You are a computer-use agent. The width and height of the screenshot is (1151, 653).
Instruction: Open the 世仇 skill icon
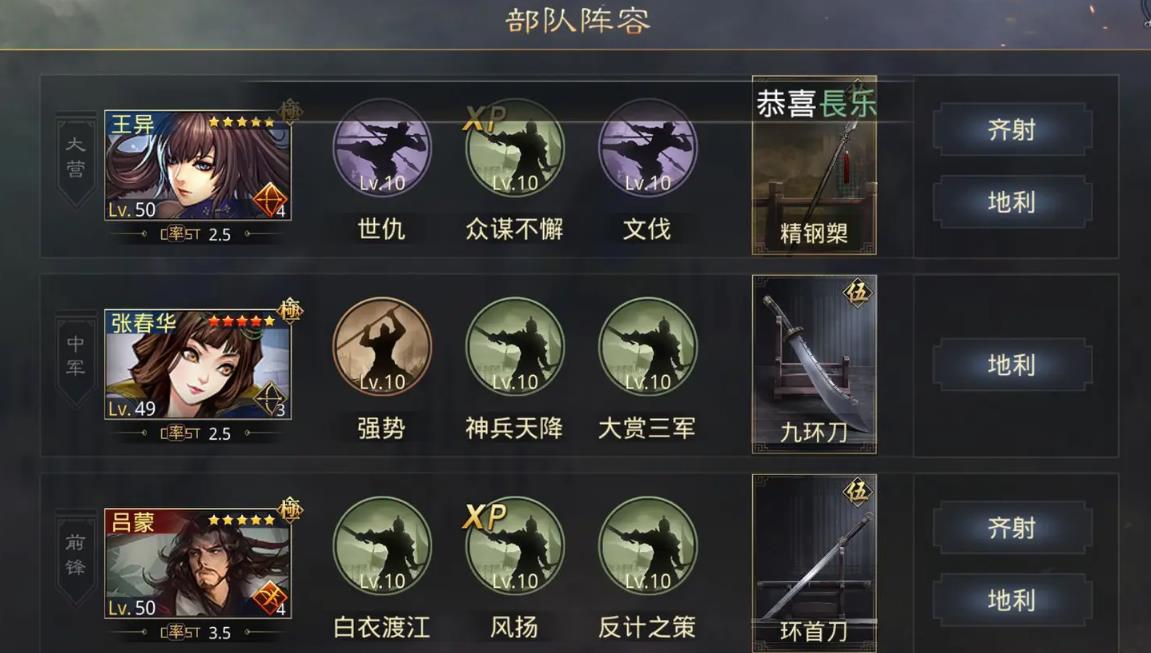point(381,148)
